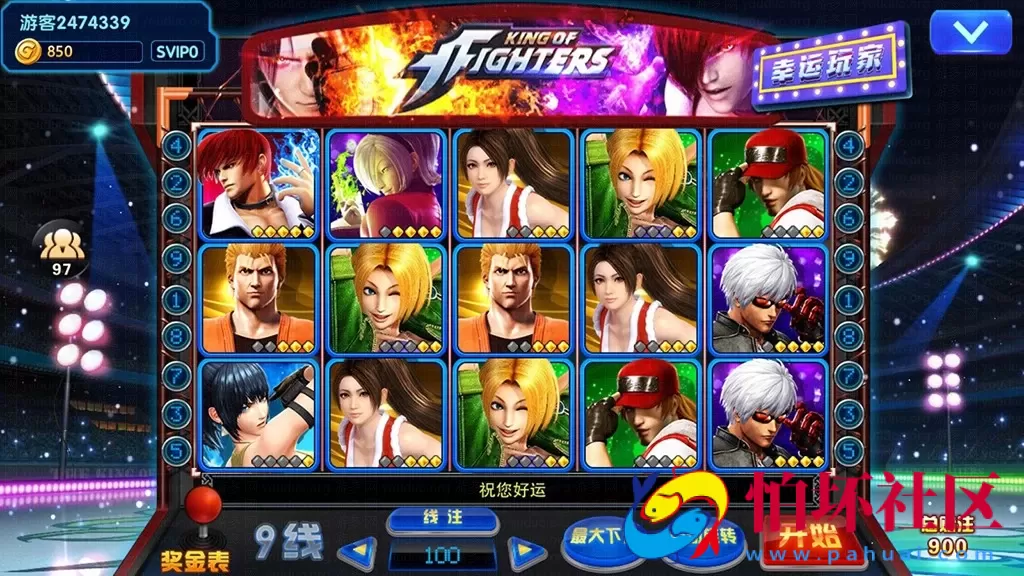
Task: Click the 线注 line bet label button
Action: (x=442, y=520)
